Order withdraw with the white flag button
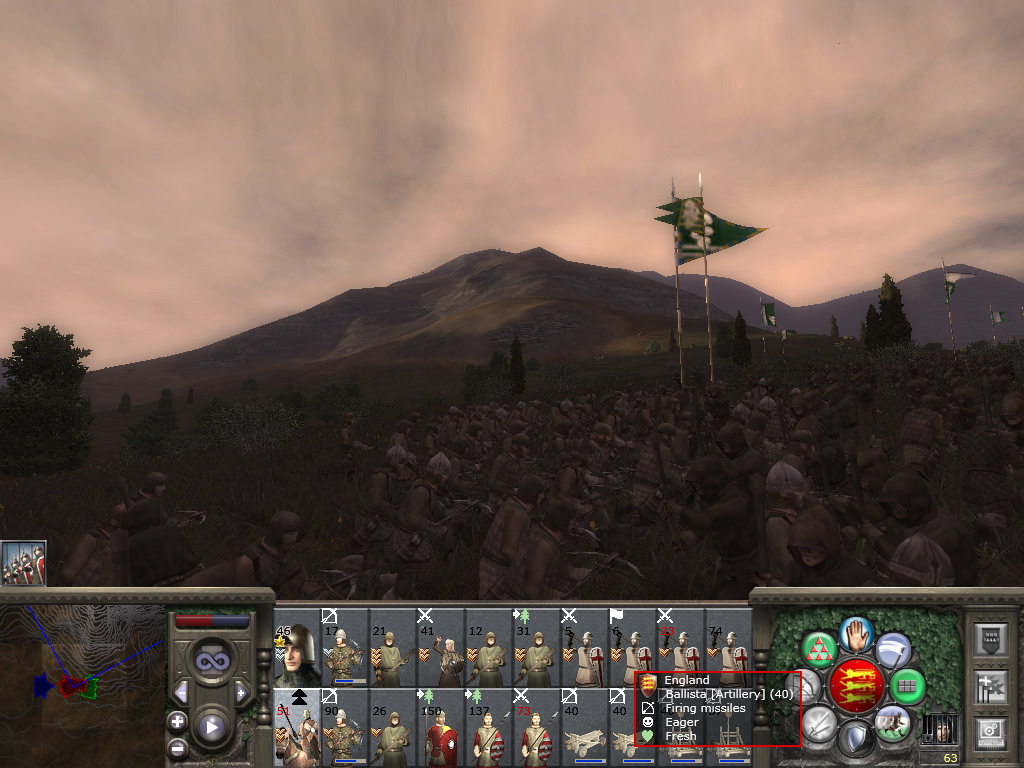Image resolution: width=1024 pixels, height=768 pixels. click(893, 650)
